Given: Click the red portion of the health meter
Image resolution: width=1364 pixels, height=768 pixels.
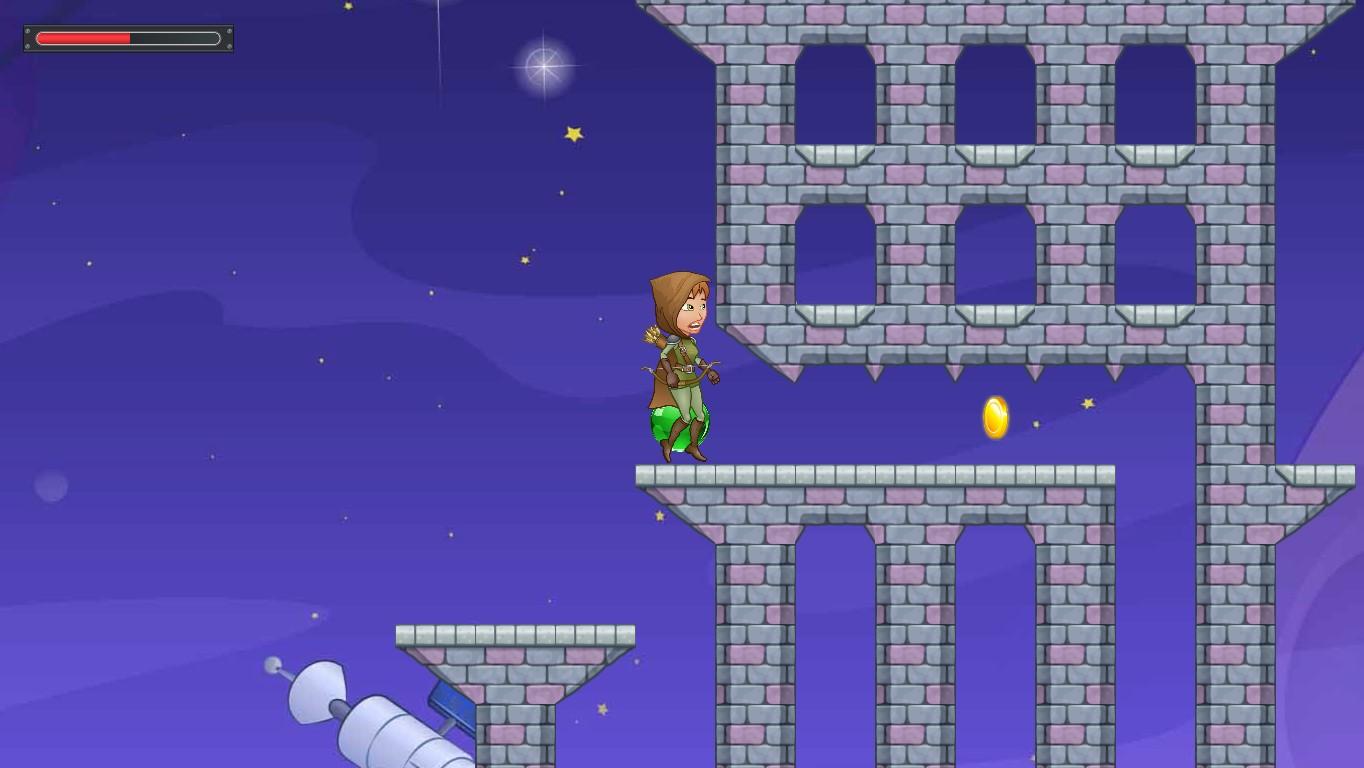Looking at the screenshot, I should click(x=80, y=37).
